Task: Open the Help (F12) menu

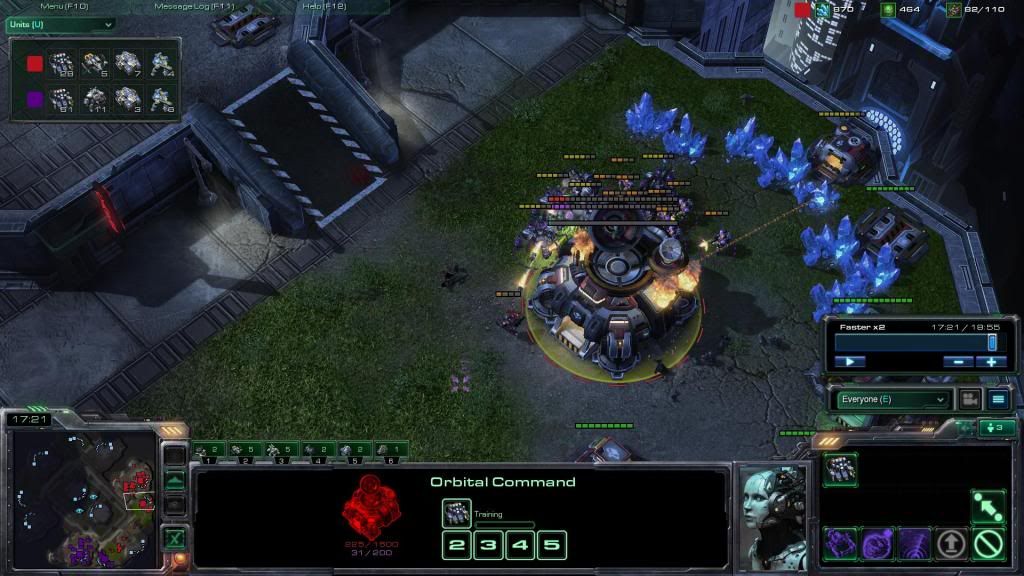Action: click(324, 7)
